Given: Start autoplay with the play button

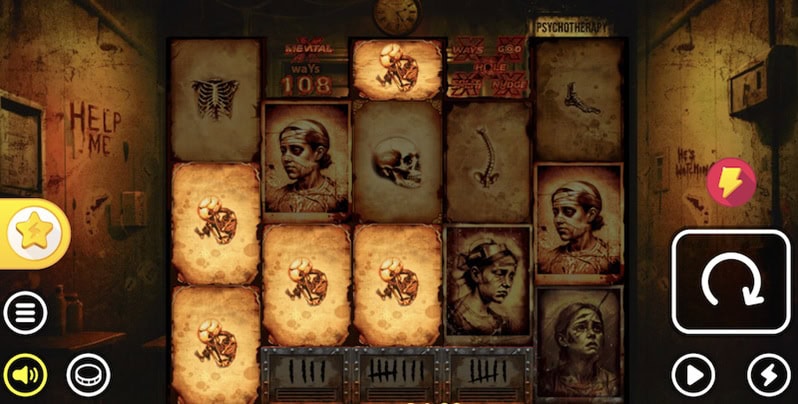Looking at the screenshot, I should pos(693,375).
